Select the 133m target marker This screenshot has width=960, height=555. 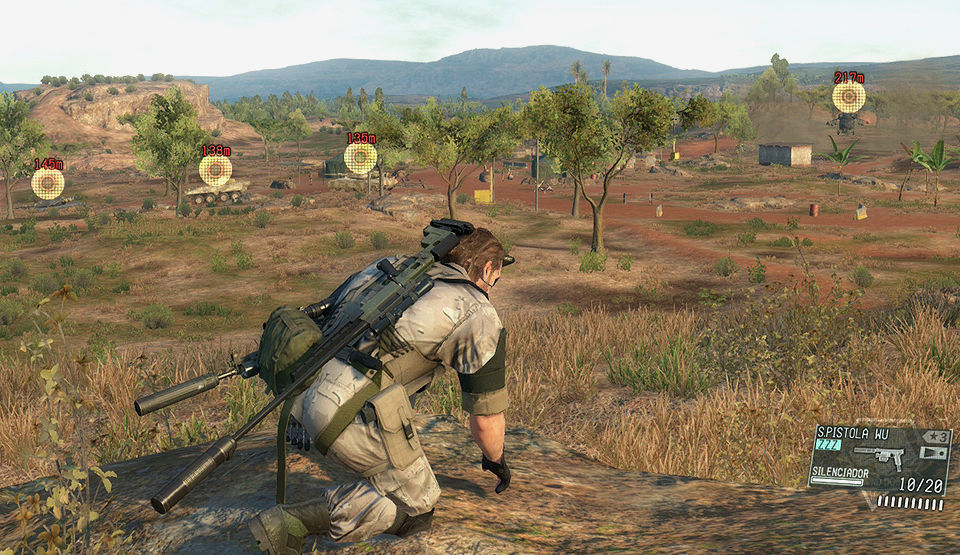[x=215, y=170]
